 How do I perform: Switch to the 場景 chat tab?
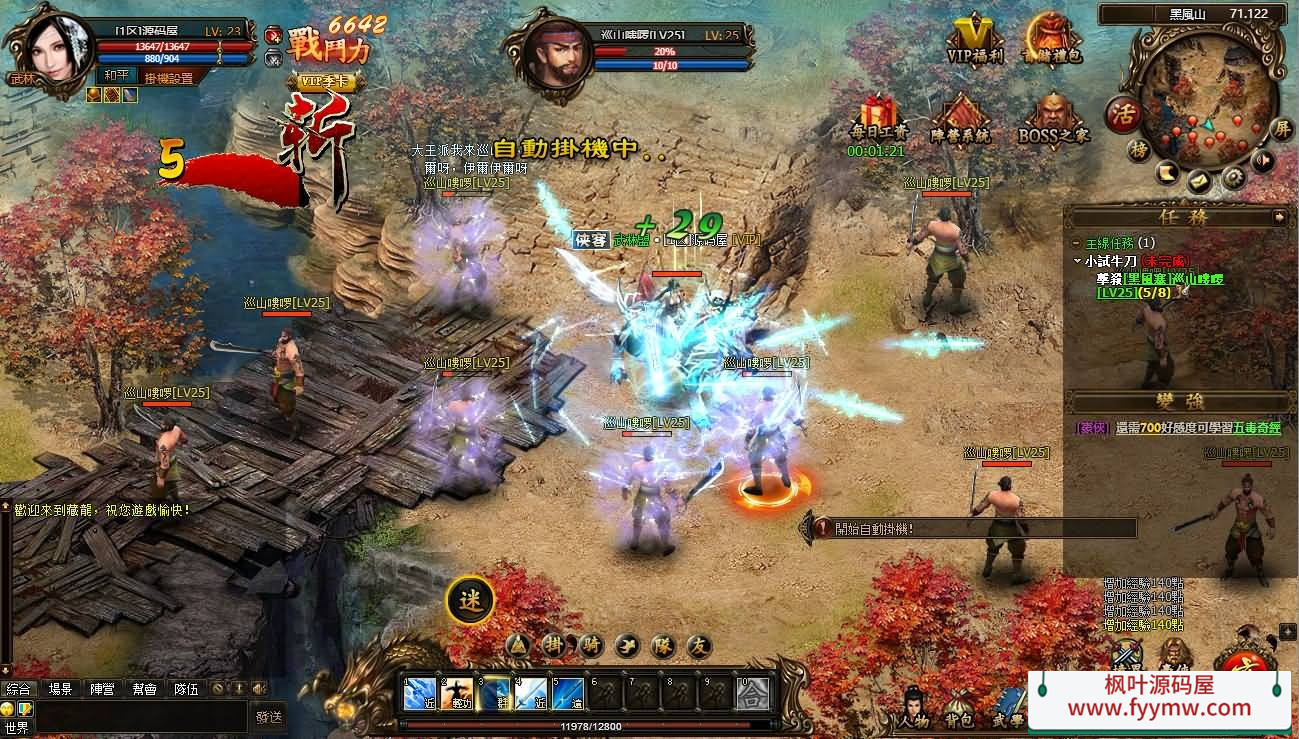point(60,689)
